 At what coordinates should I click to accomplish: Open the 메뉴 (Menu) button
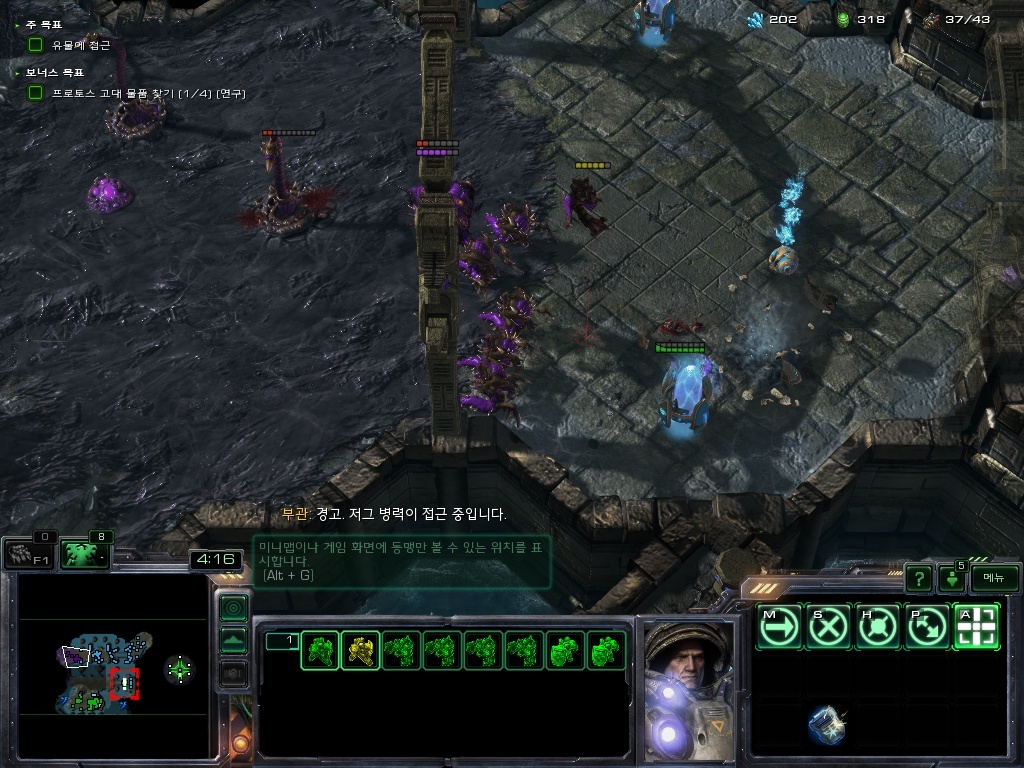click(x=994, y=578)
